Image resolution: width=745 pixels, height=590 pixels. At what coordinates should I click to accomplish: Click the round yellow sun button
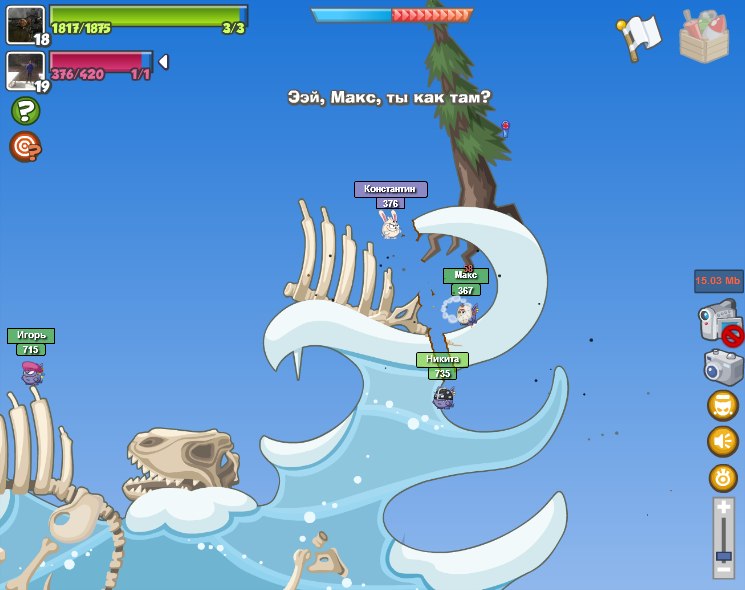pos(723,477)
